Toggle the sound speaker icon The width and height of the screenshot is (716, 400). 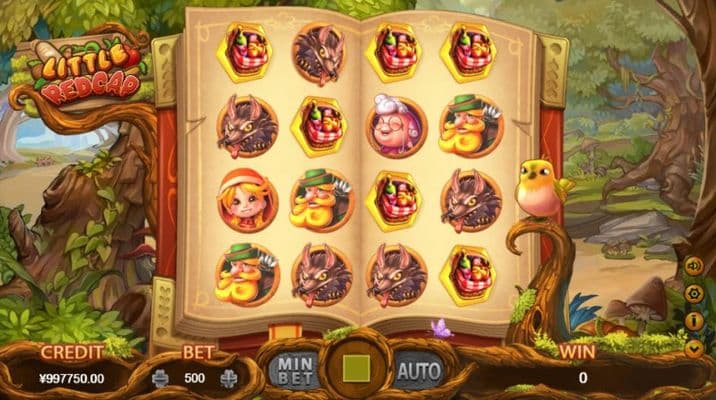point(692,266)
